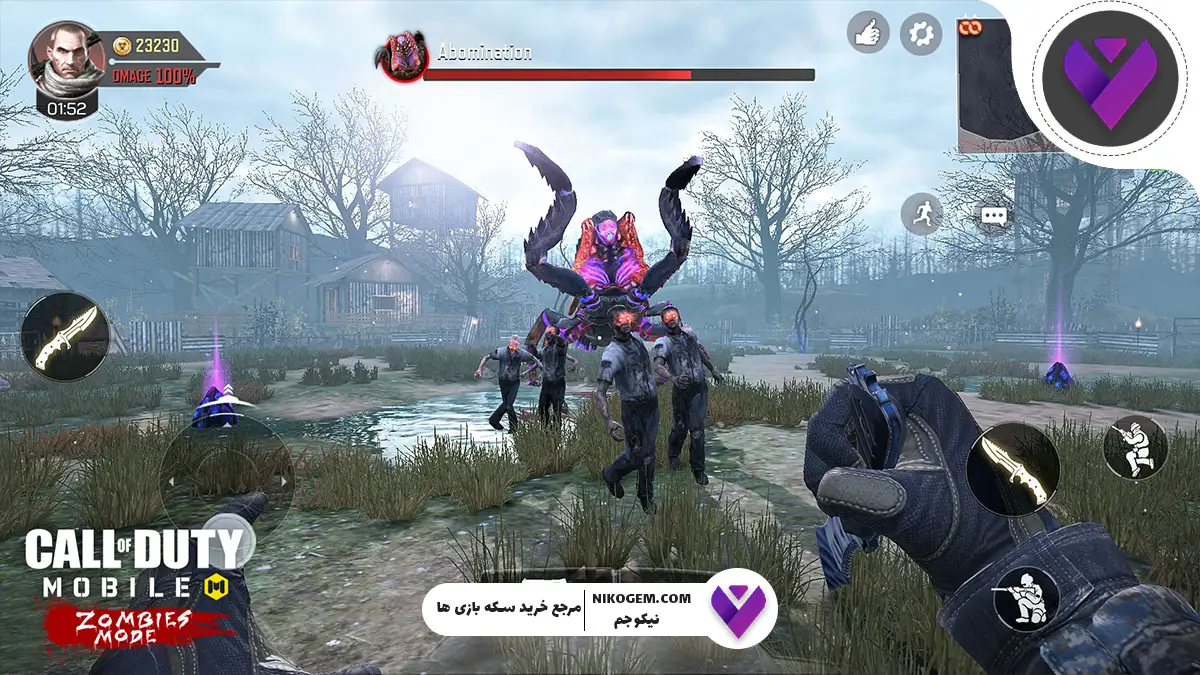Attack with knife button beside crouch icon

1012,469
